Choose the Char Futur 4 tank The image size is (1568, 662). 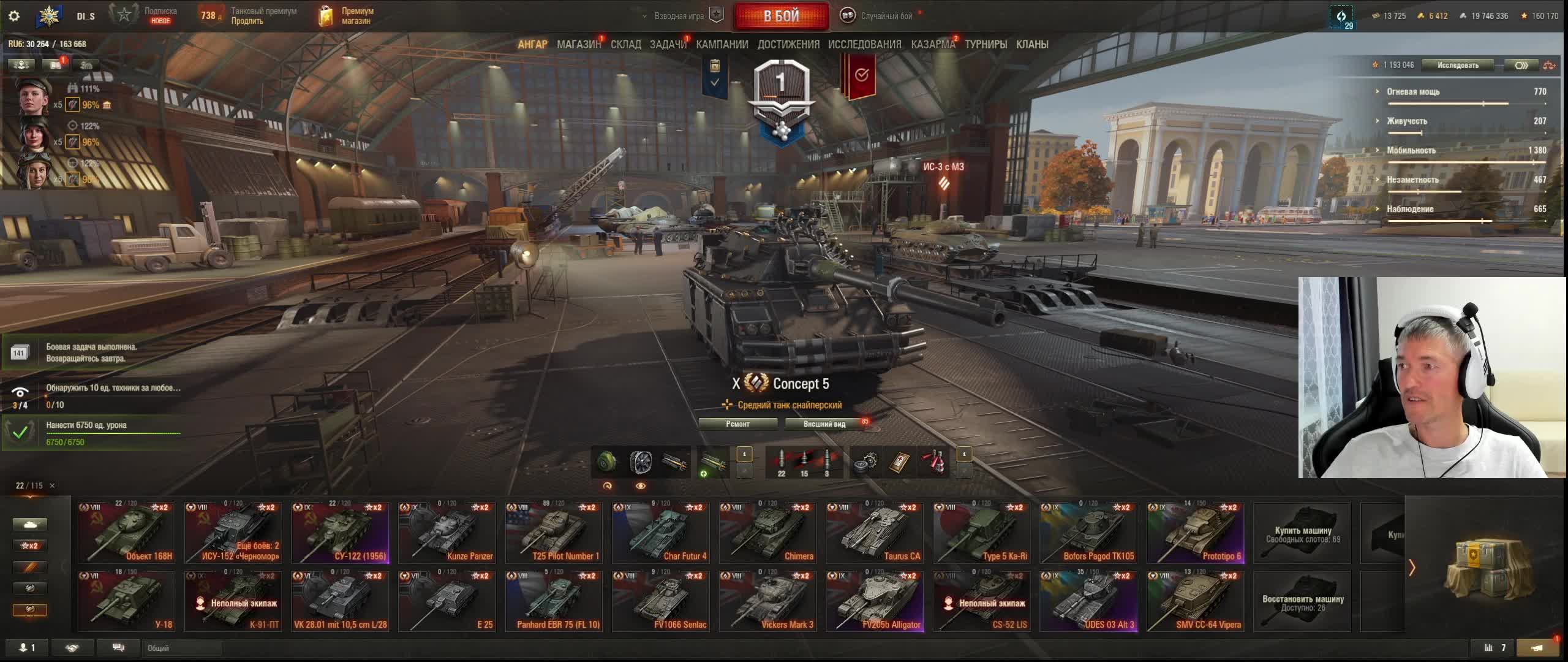tap(660, 532)
